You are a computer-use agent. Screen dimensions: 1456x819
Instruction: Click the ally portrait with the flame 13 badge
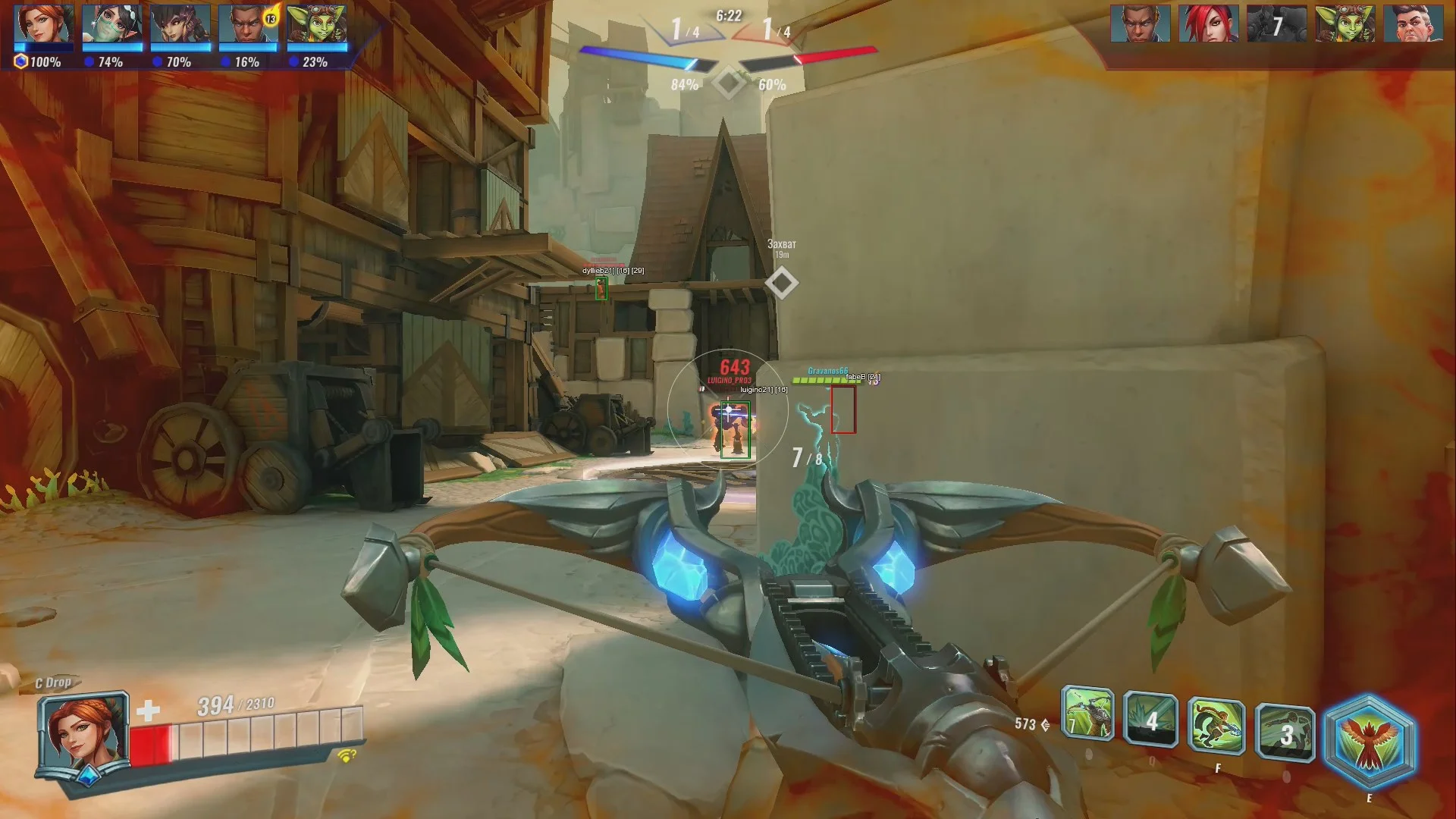248,25
